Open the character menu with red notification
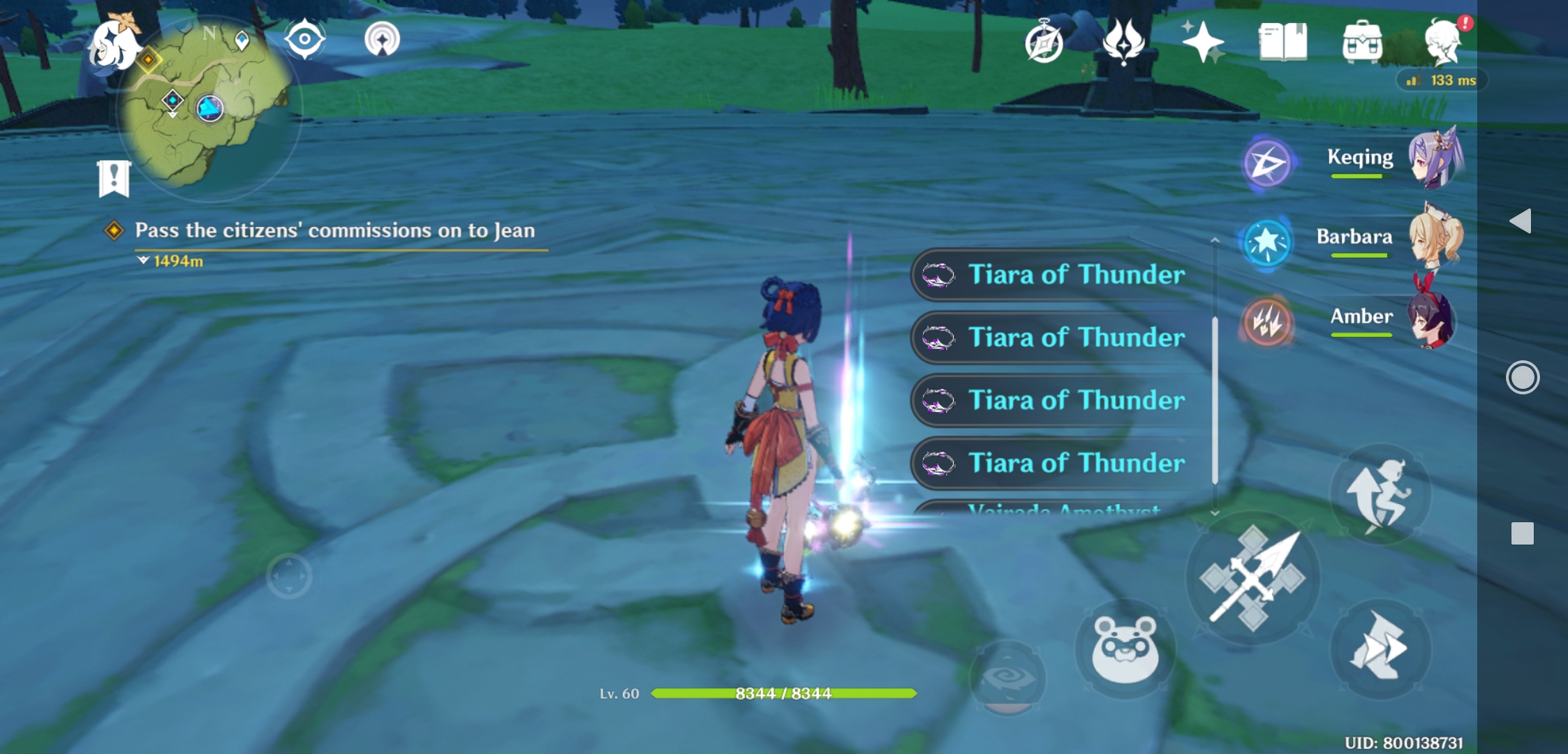 (1445, 42)
